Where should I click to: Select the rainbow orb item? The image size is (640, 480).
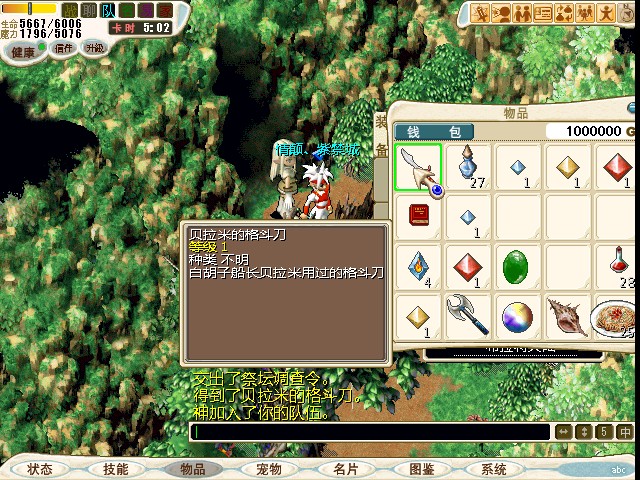517,316
